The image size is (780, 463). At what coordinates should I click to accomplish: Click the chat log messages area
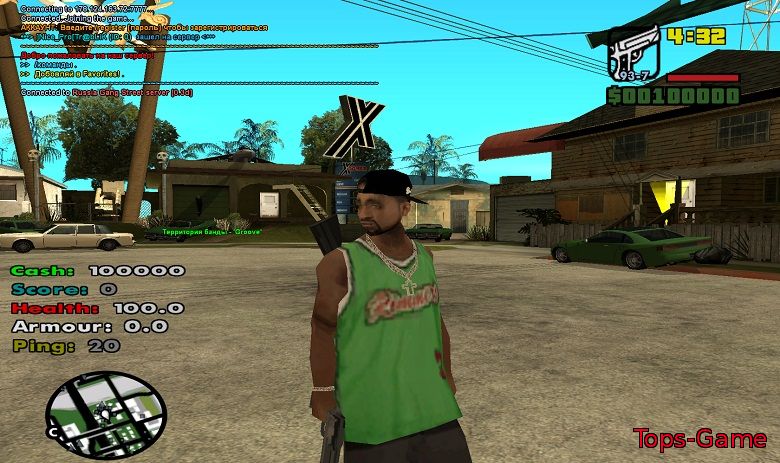tap(150, 50)
